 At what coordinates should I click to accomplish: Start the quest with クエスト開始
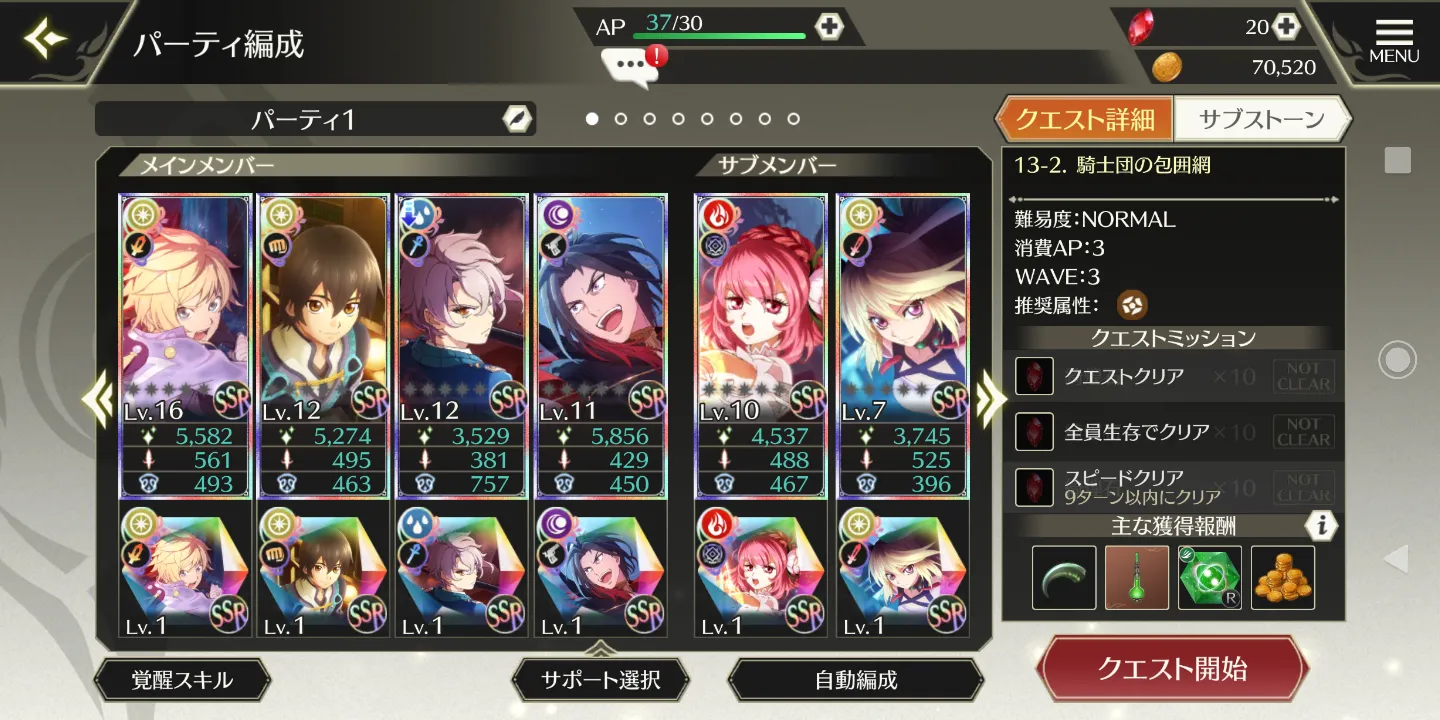point(1172,668)
